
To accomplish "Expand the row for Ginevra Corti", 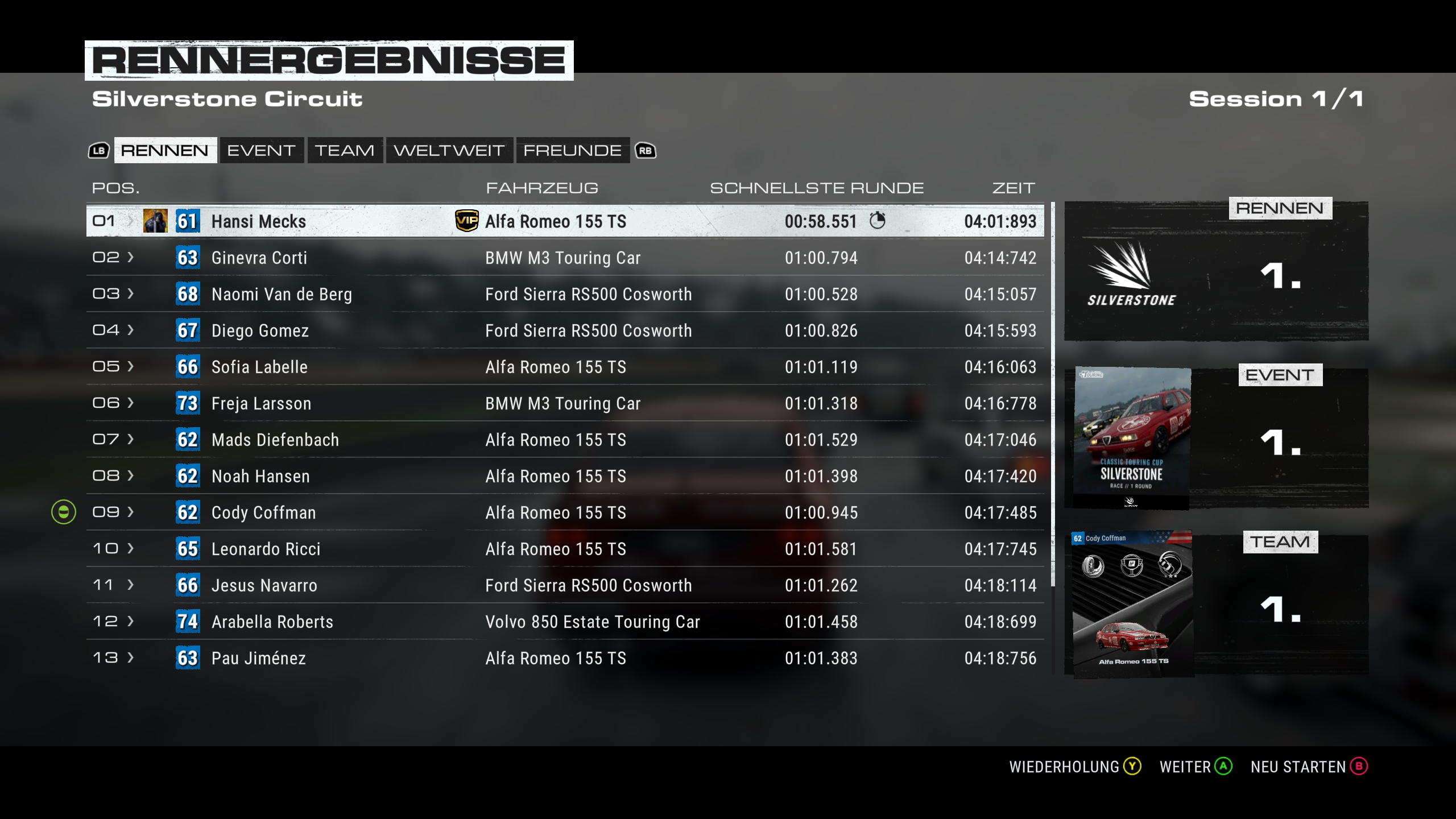I will [x=130, y=258].
